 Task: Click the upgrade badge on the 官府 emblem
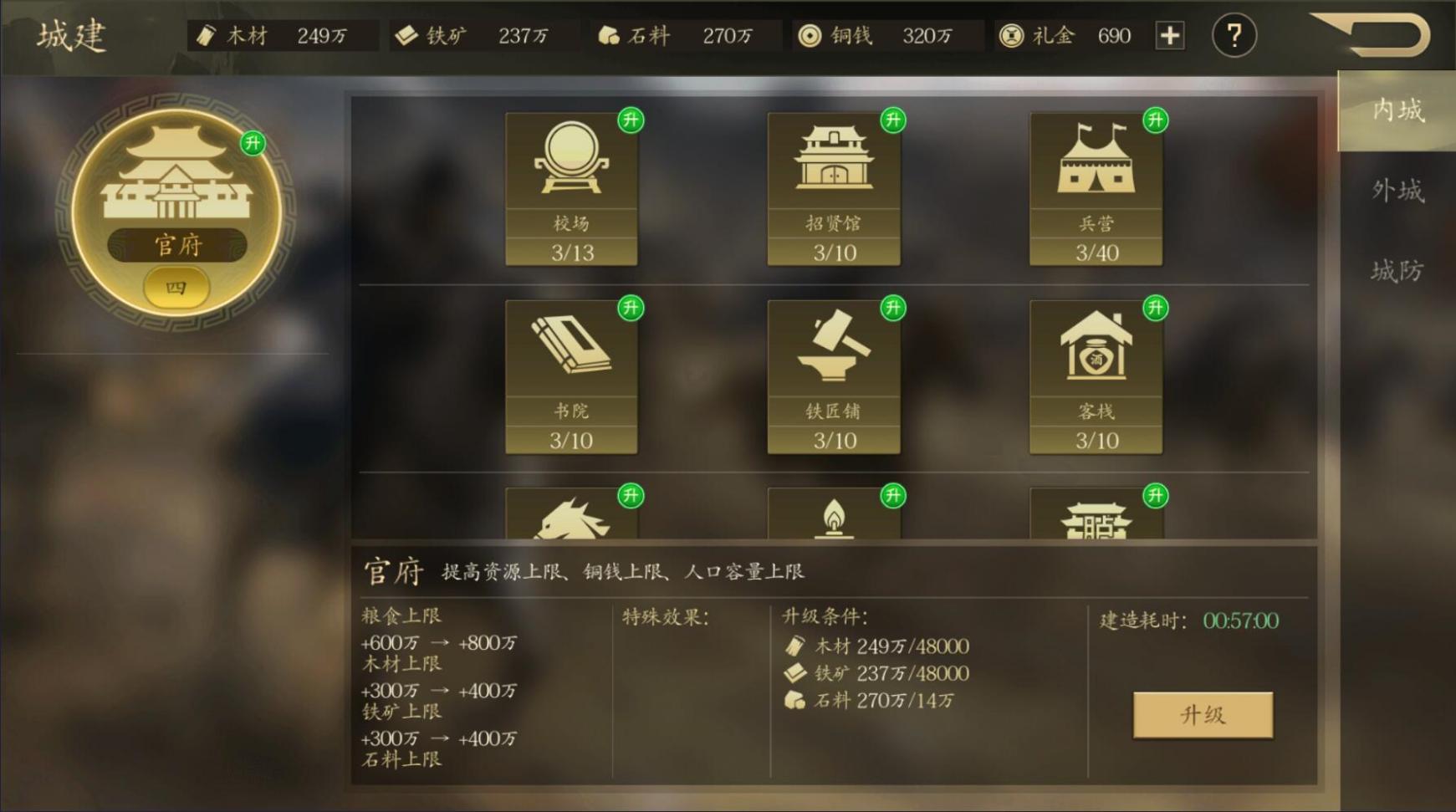[253, 144]
